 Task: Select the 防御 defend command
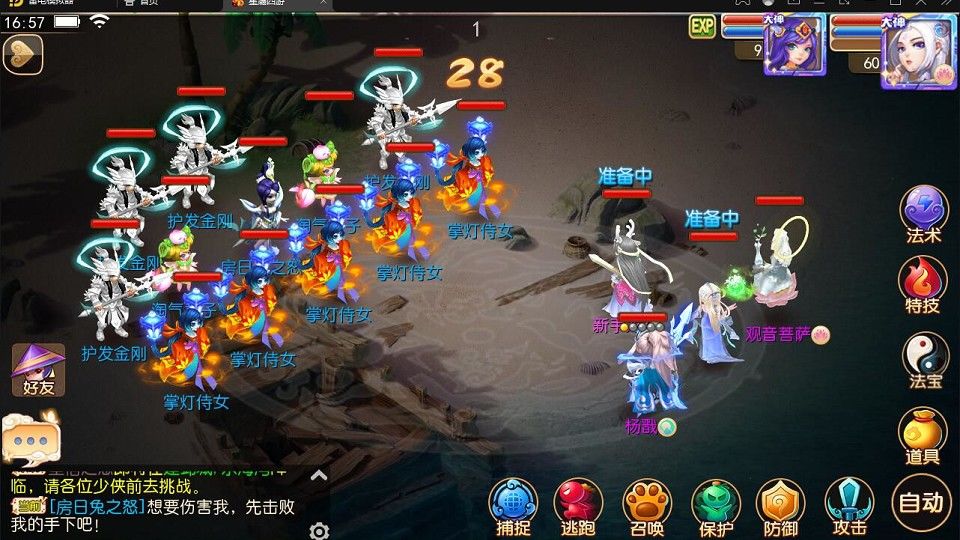point(781,503)
